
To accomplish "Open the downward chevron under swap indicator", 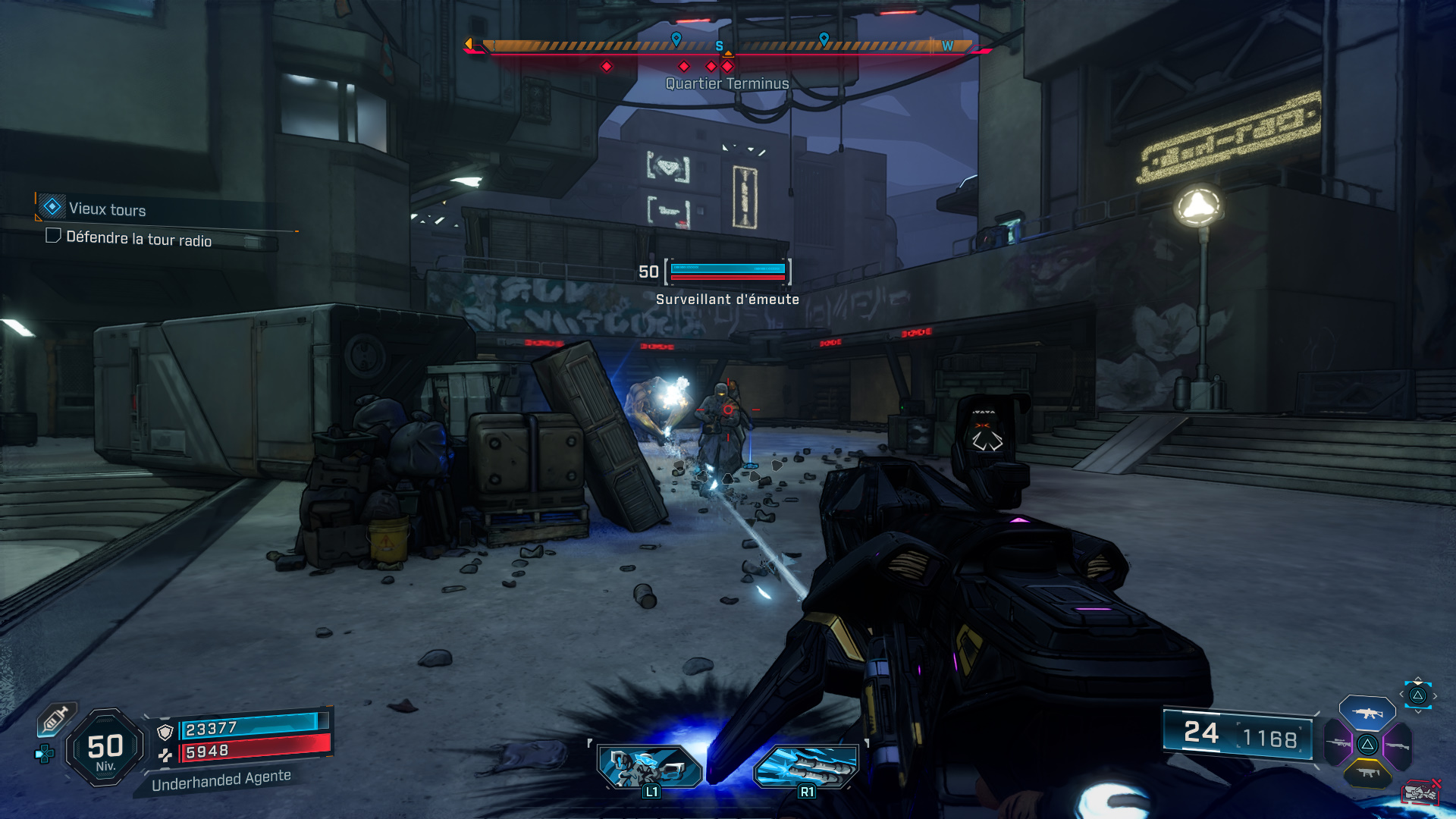I will coord(1418,711).
